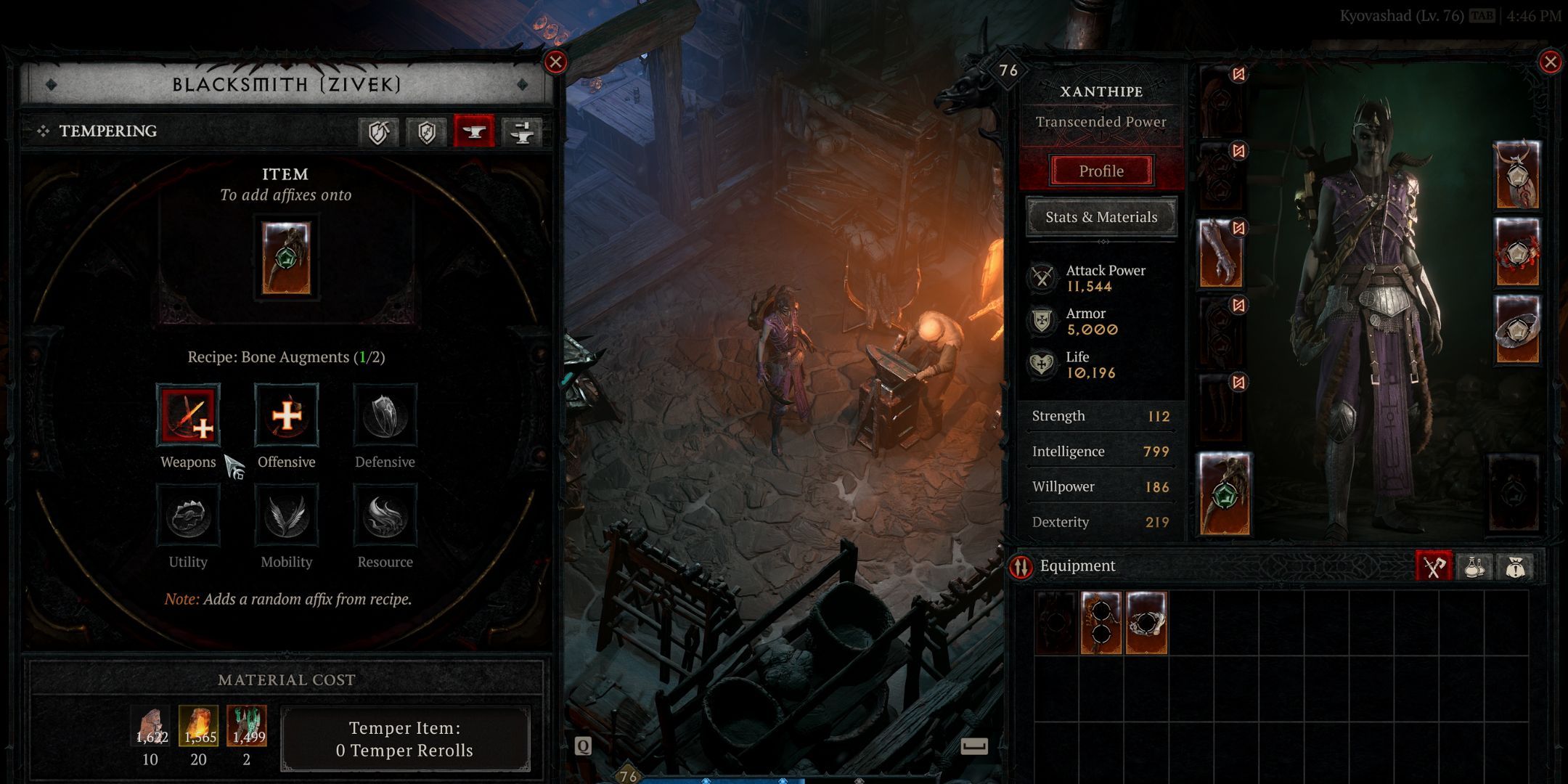Open the character Profile
This screenshot has height=784, width=1568.
coord(1101,171)
